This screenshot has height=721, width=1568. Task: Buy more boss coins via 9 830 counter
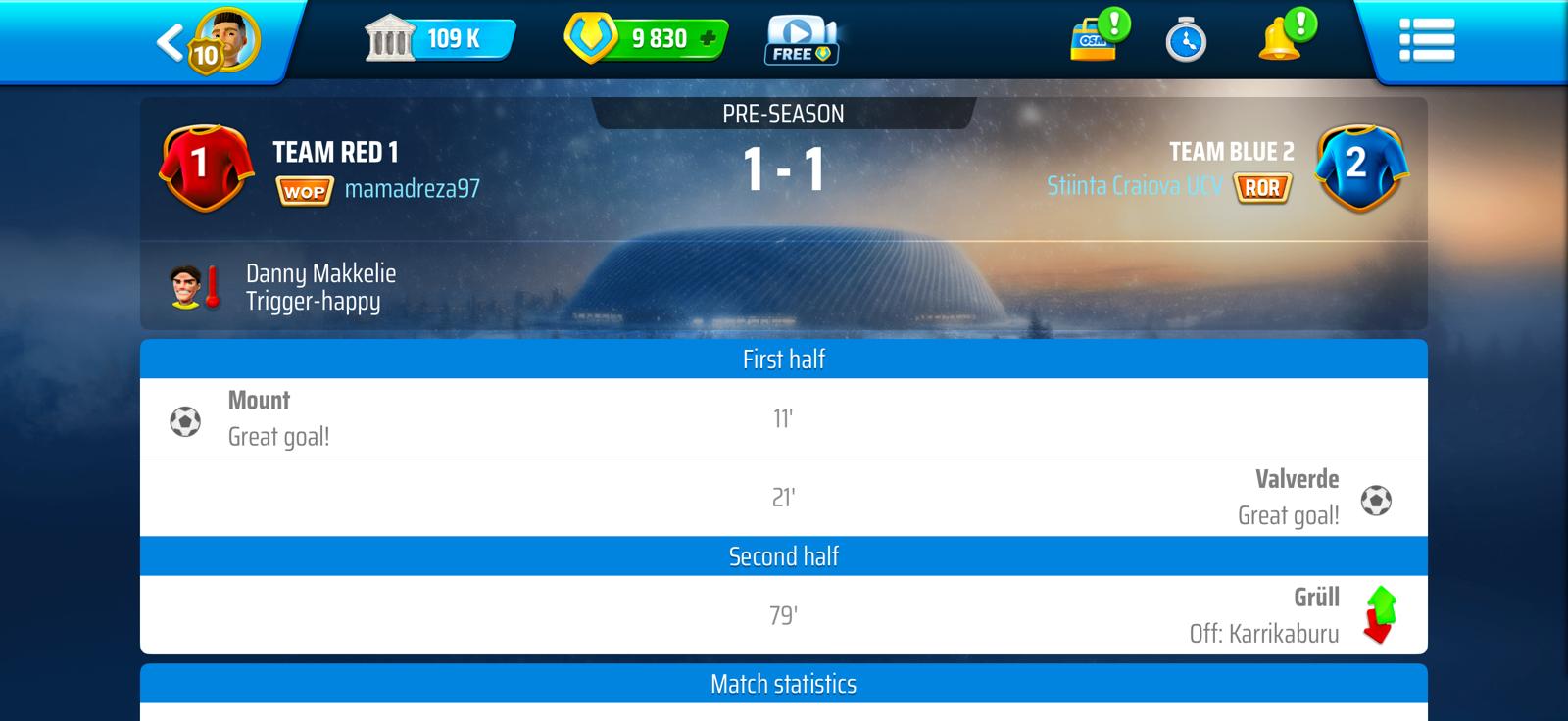[647, 39]
